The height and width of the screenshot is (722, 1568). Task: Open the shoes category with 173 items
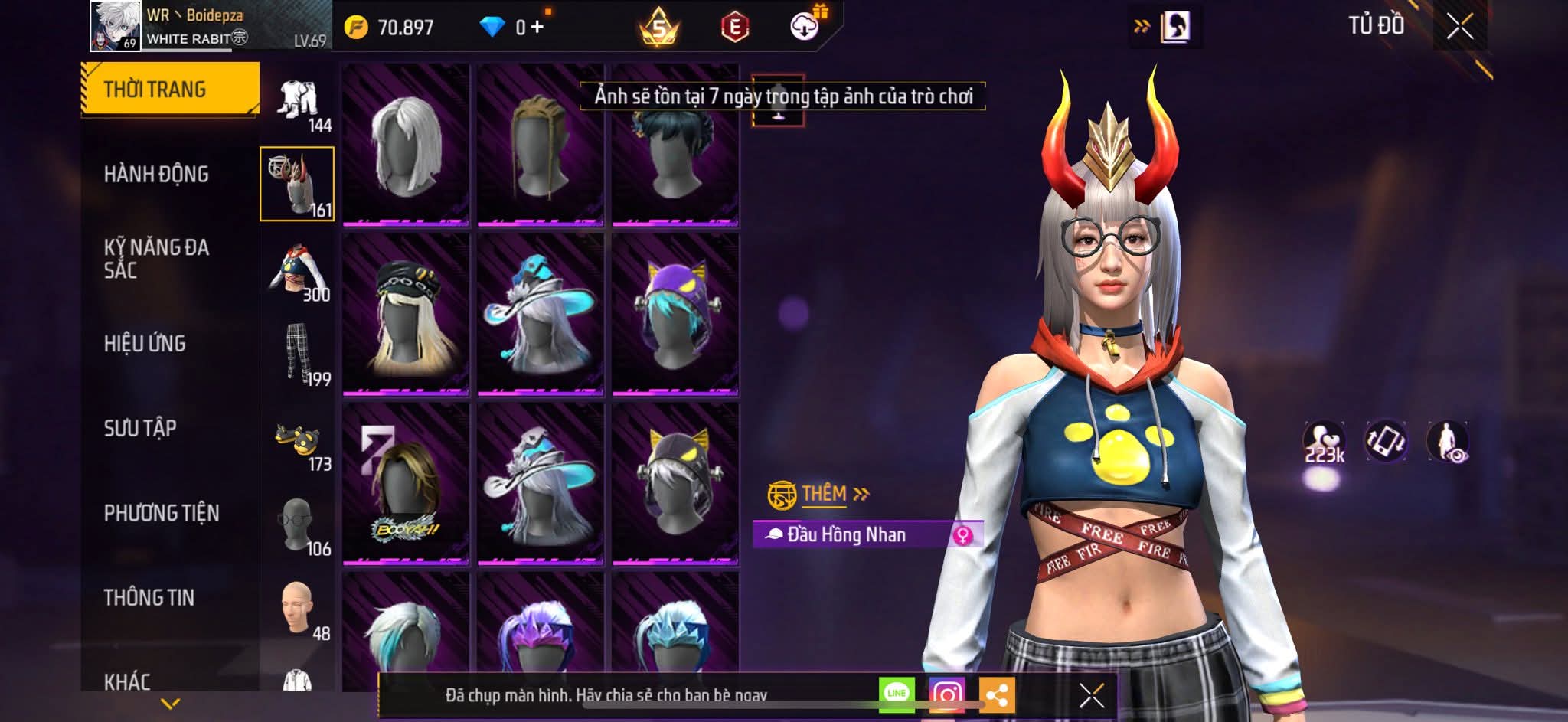pyautogui.click(x=298, y=444)
